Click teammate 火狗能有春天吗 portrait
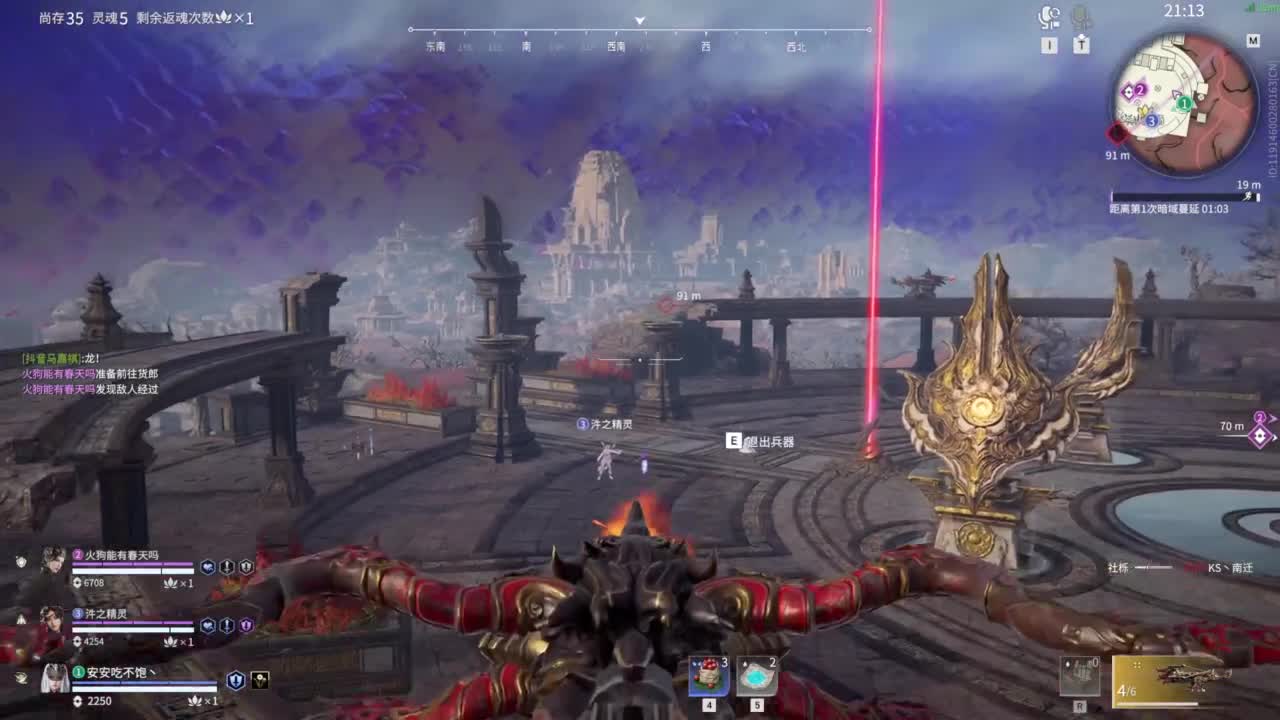This screenshot has height=720, width=1280. click(x=53, y=561)
